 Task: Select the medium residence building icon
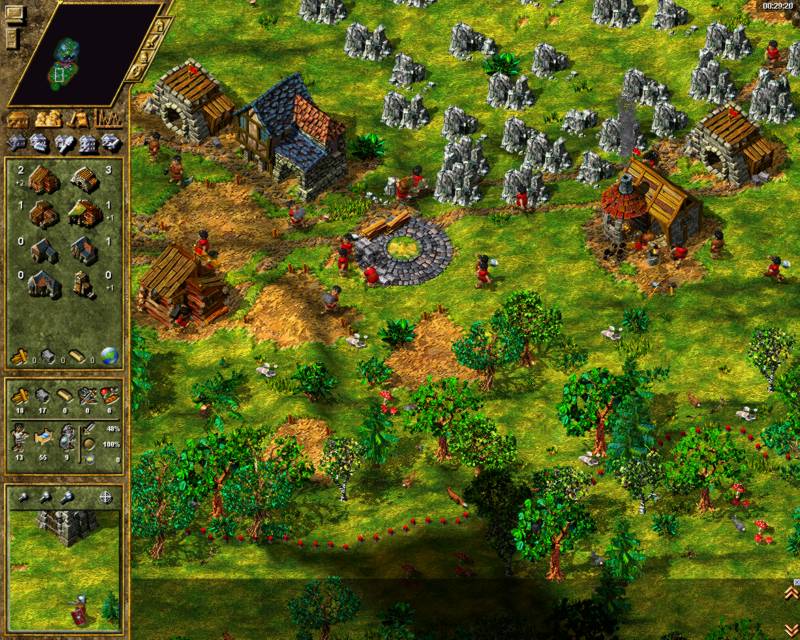[x=85, y=249]
